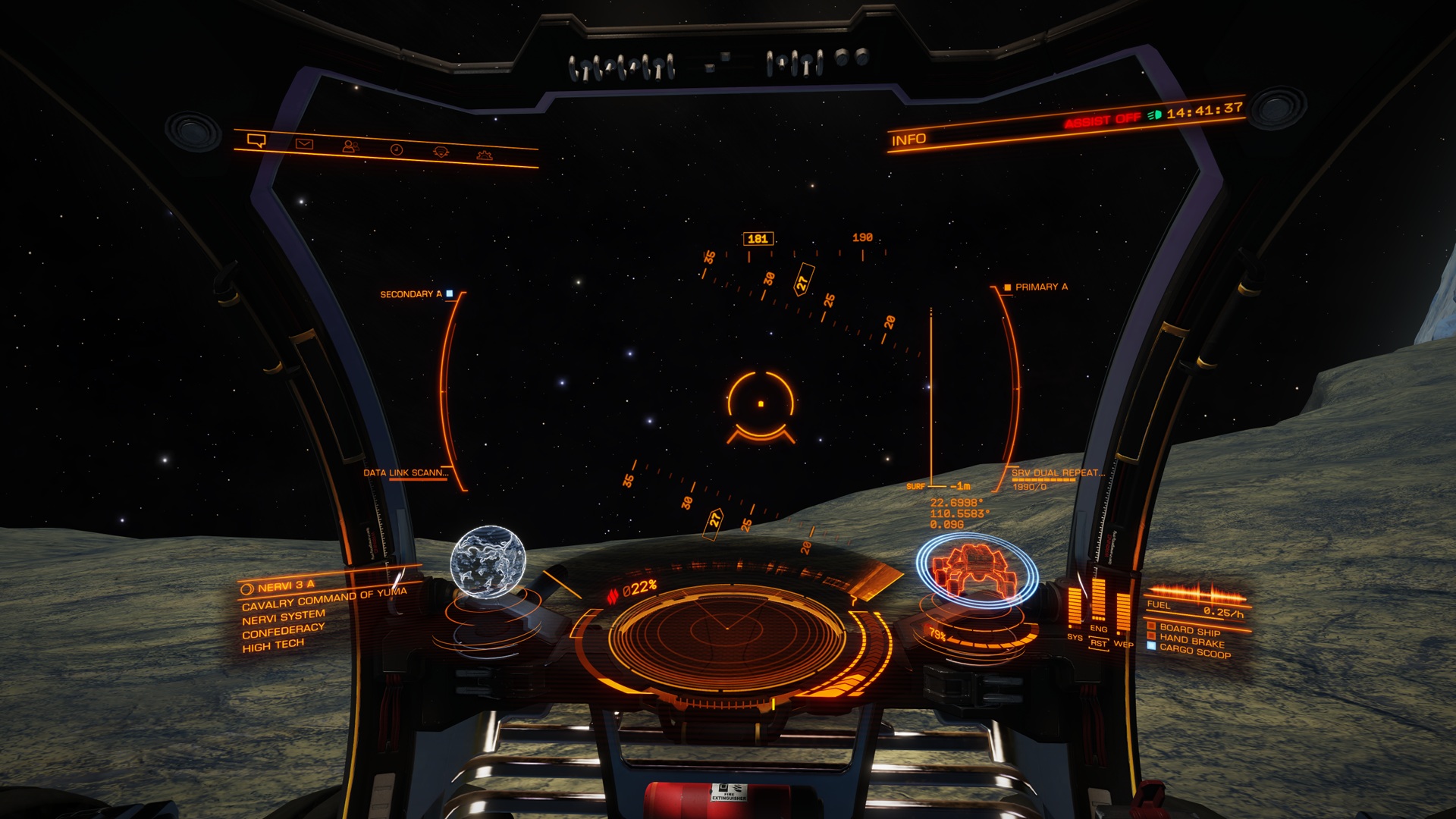Viewport: 1456px width, 819px height.
Task: Open the clock history tab
Action: (x=396, y=149)
